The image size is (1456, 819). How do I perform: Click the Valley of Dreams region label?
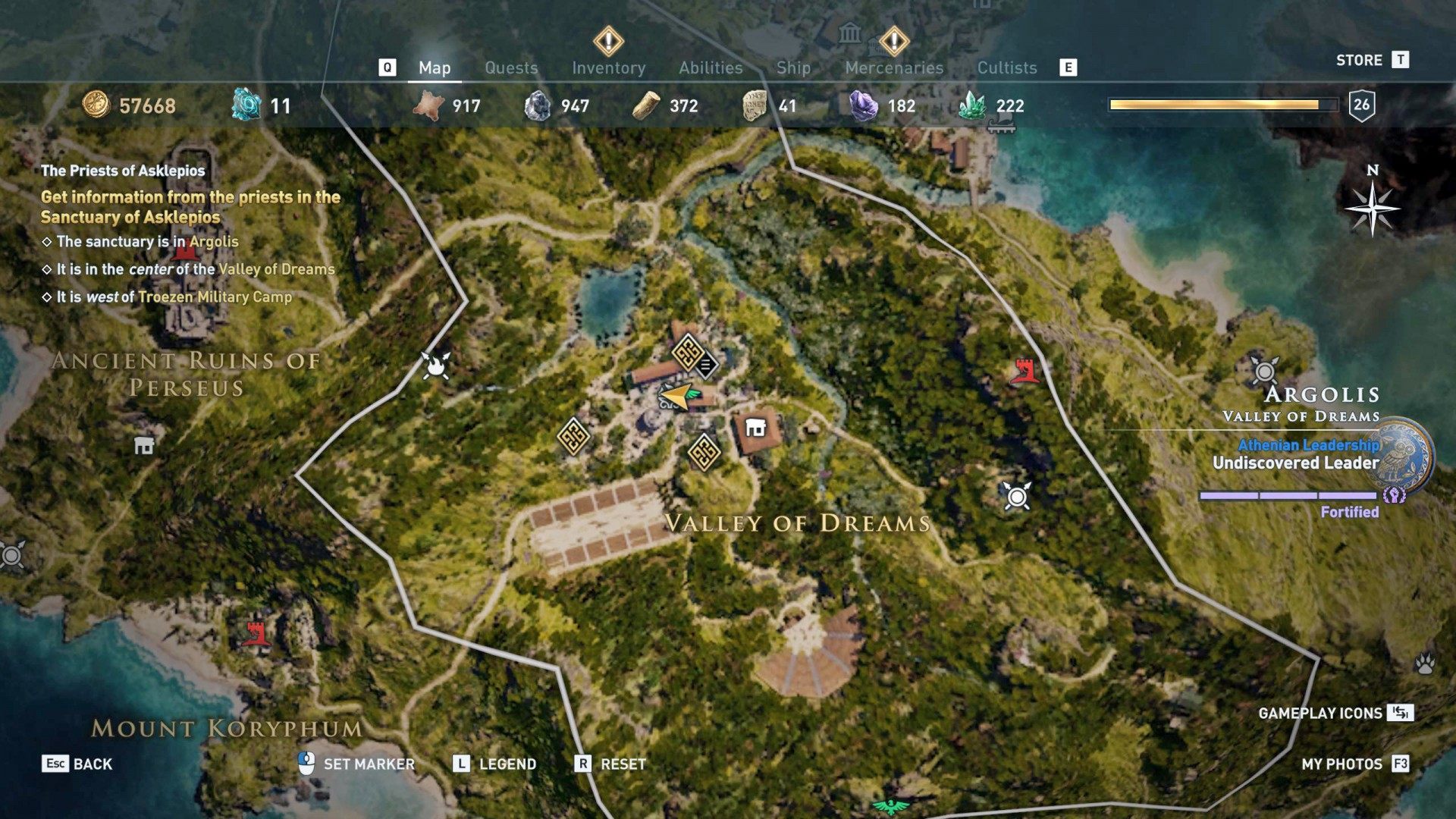(x=798, y=522)
